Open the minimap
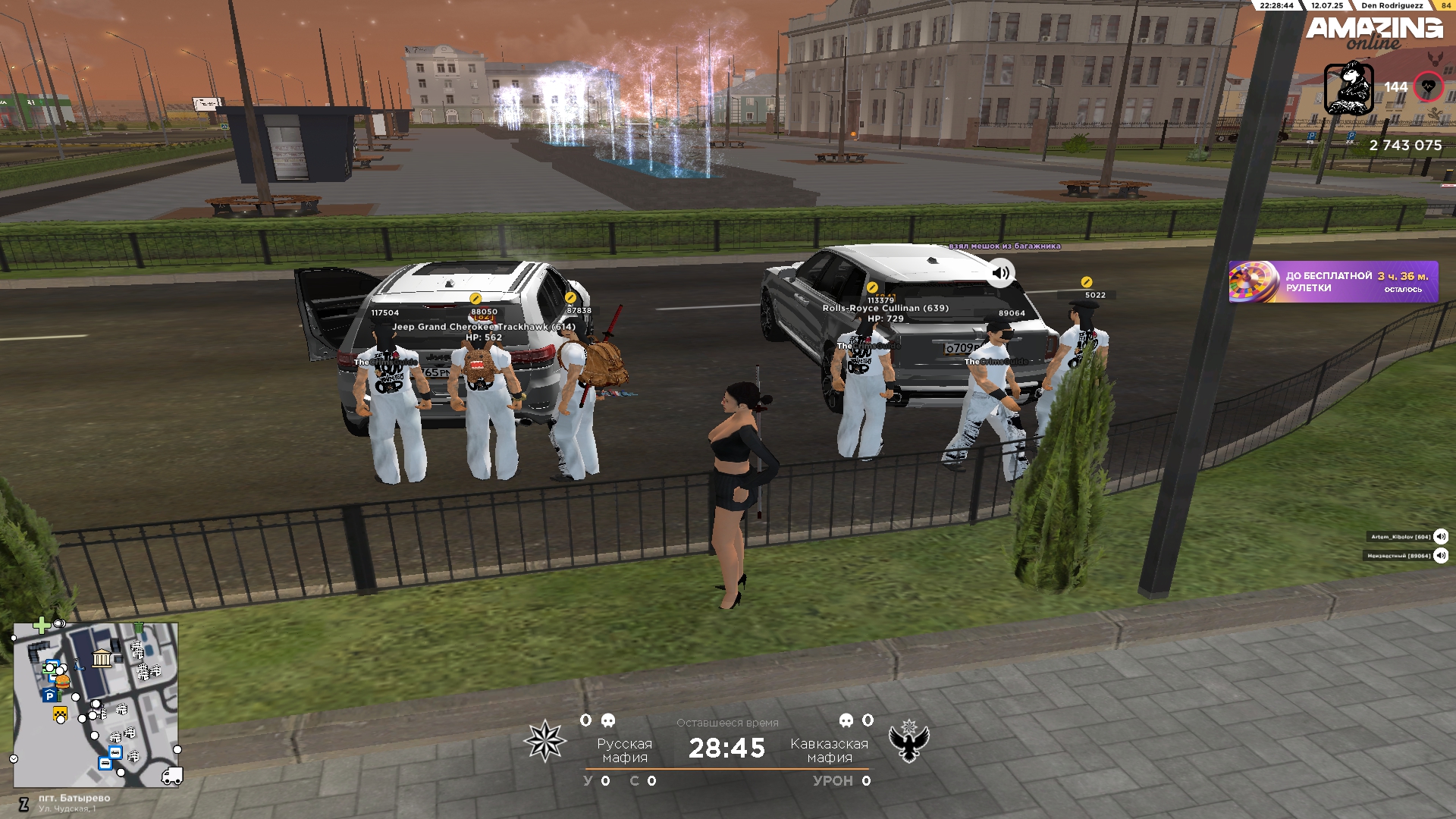Screen dimensions: 1456x819 pos(96,704)
